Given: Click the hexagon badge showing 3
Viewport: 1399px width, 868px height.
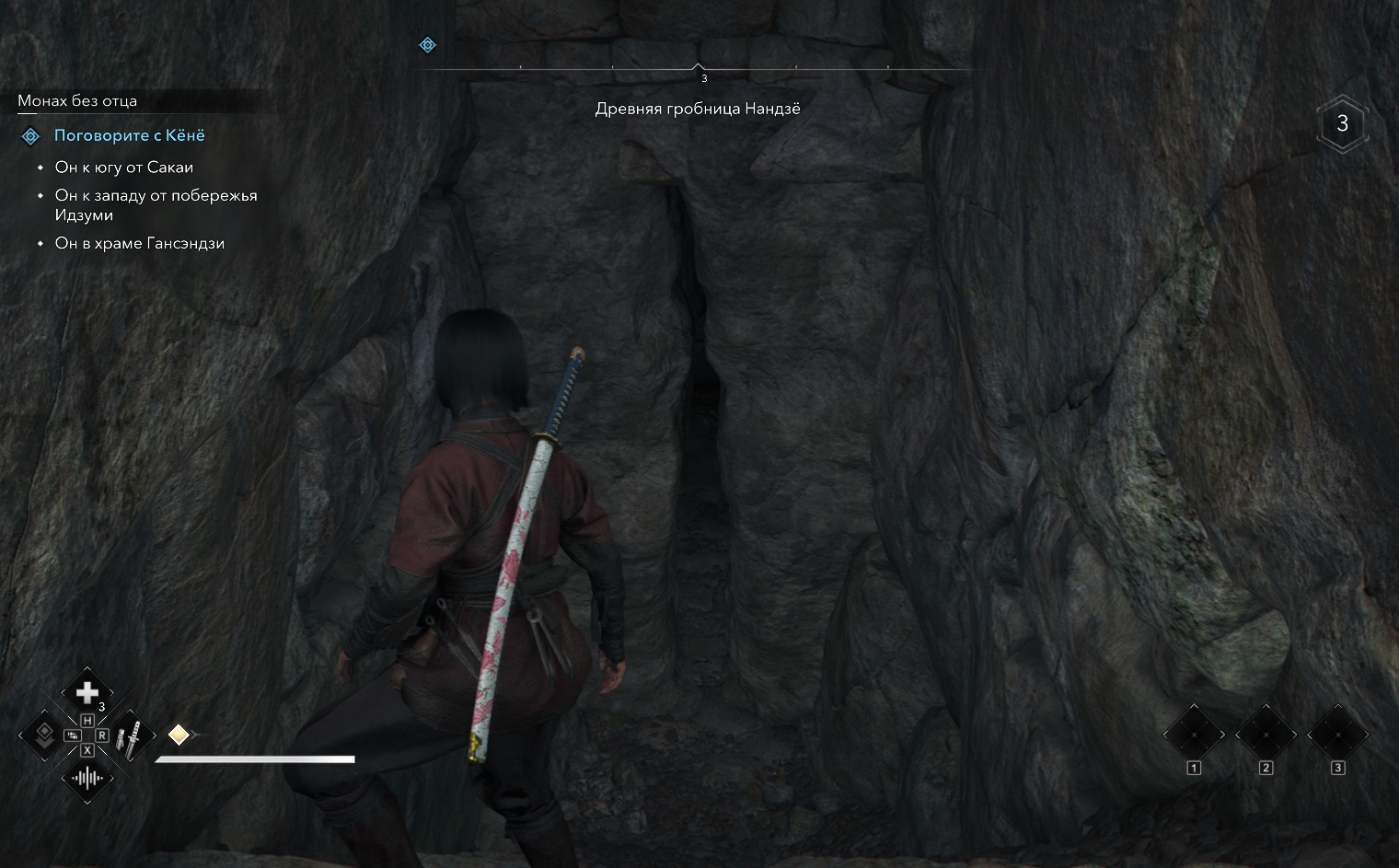Looking at the screenshot, I should coord(1342,123).
